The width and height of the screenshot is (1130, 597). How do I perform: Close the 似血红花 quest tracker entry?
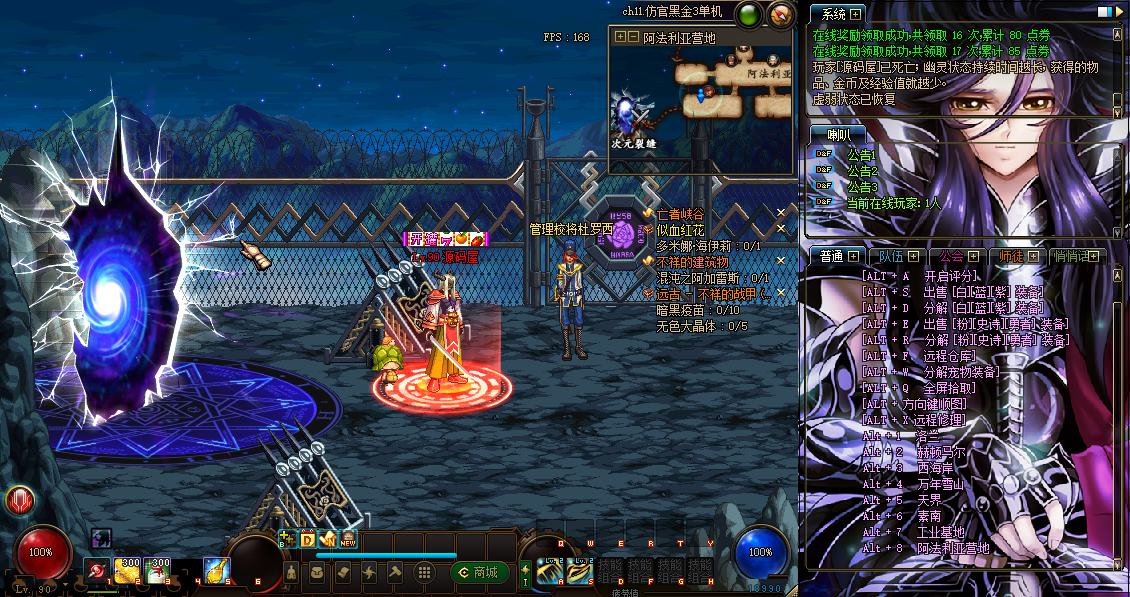pos(781,230)
